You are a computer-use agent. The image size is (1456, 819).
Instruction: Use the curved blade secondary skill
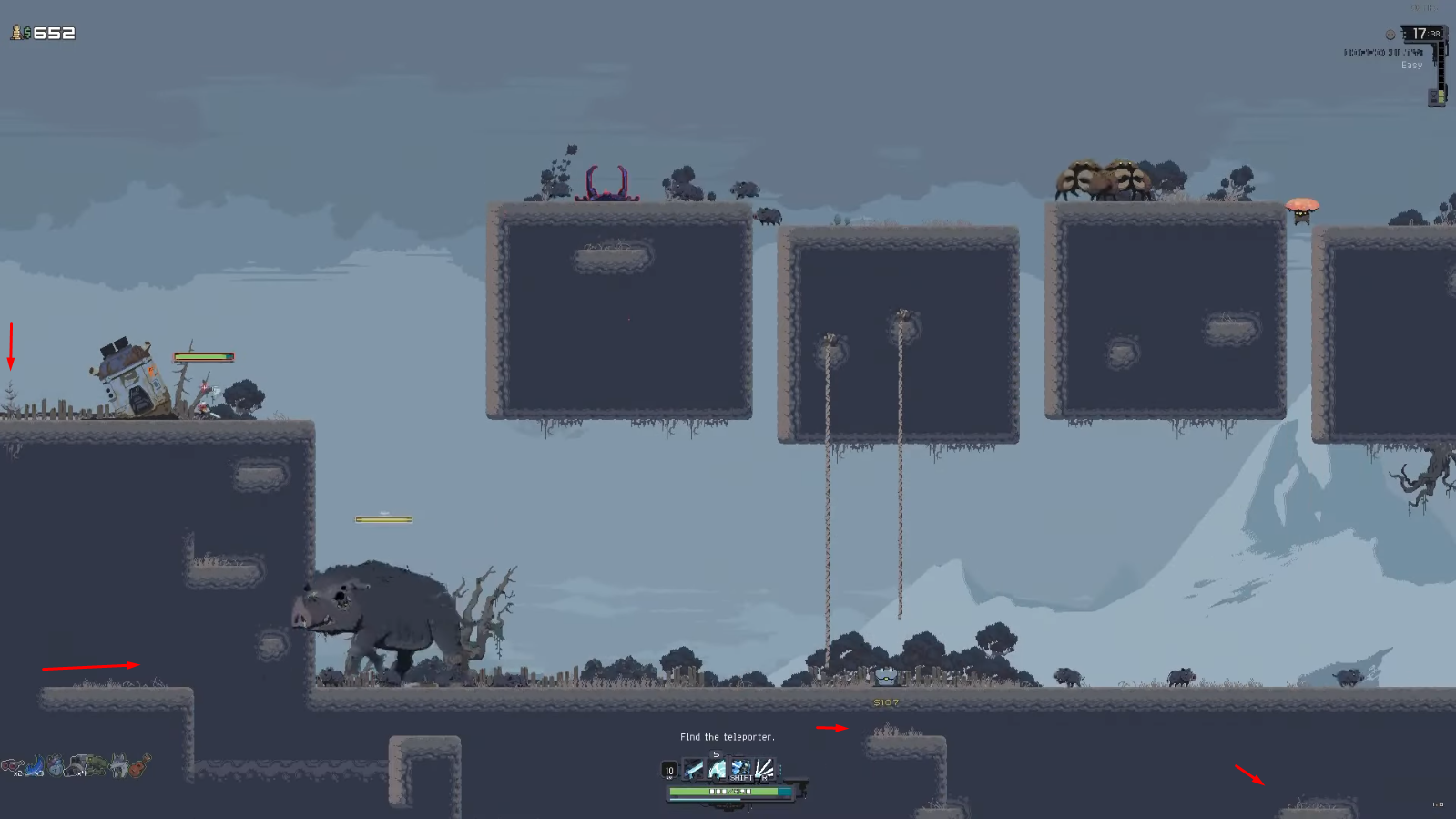coord(718,770)
